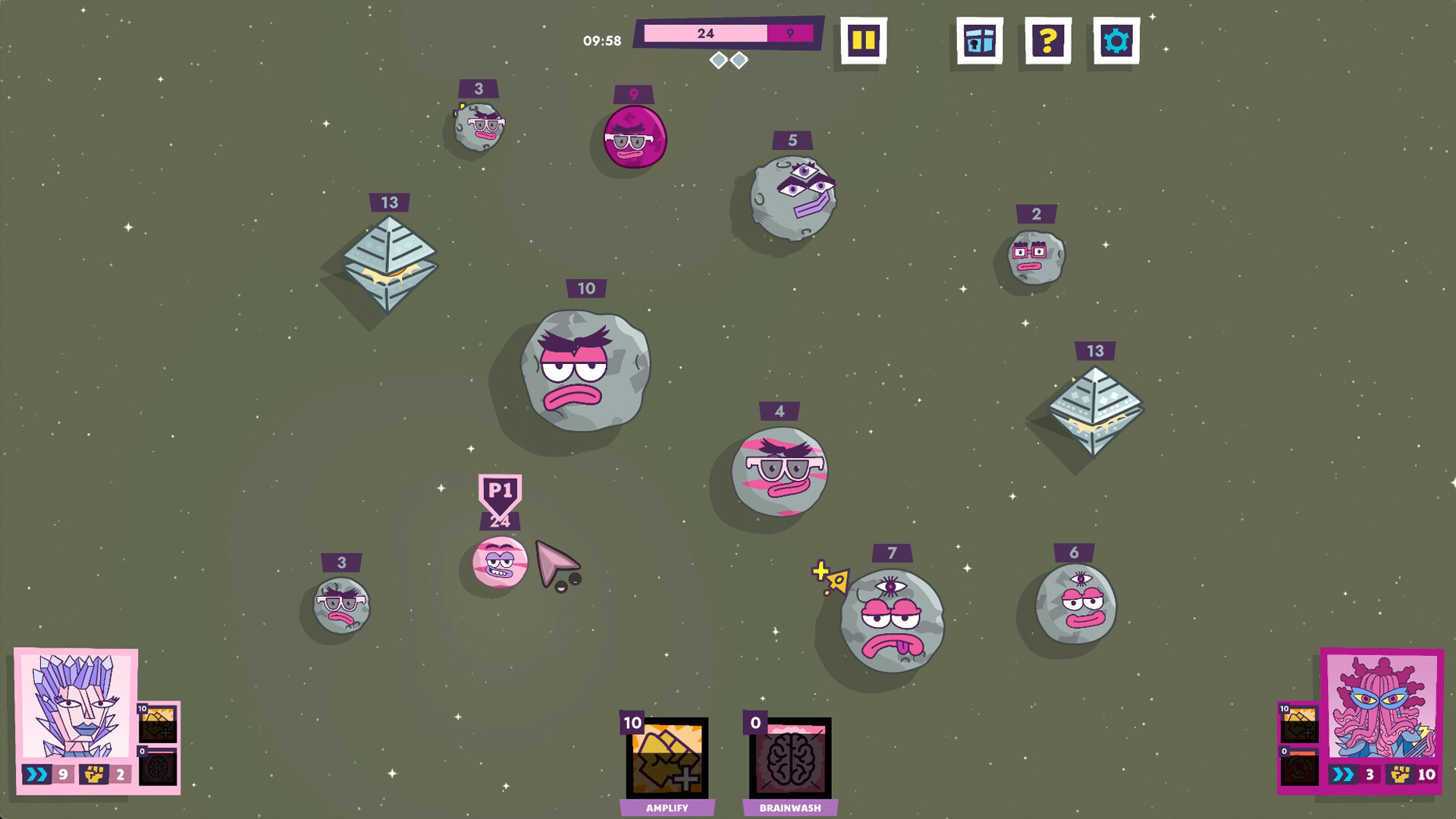The height and width of the screenshot is (819, 1456).
Task: Open the locked window unlocks icon
Action: click(978, 40)
